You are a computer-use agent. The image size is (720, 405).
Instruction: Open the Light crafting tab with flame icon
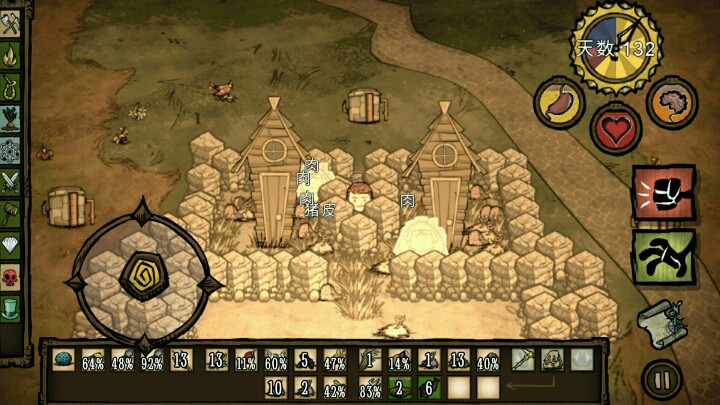12,58
